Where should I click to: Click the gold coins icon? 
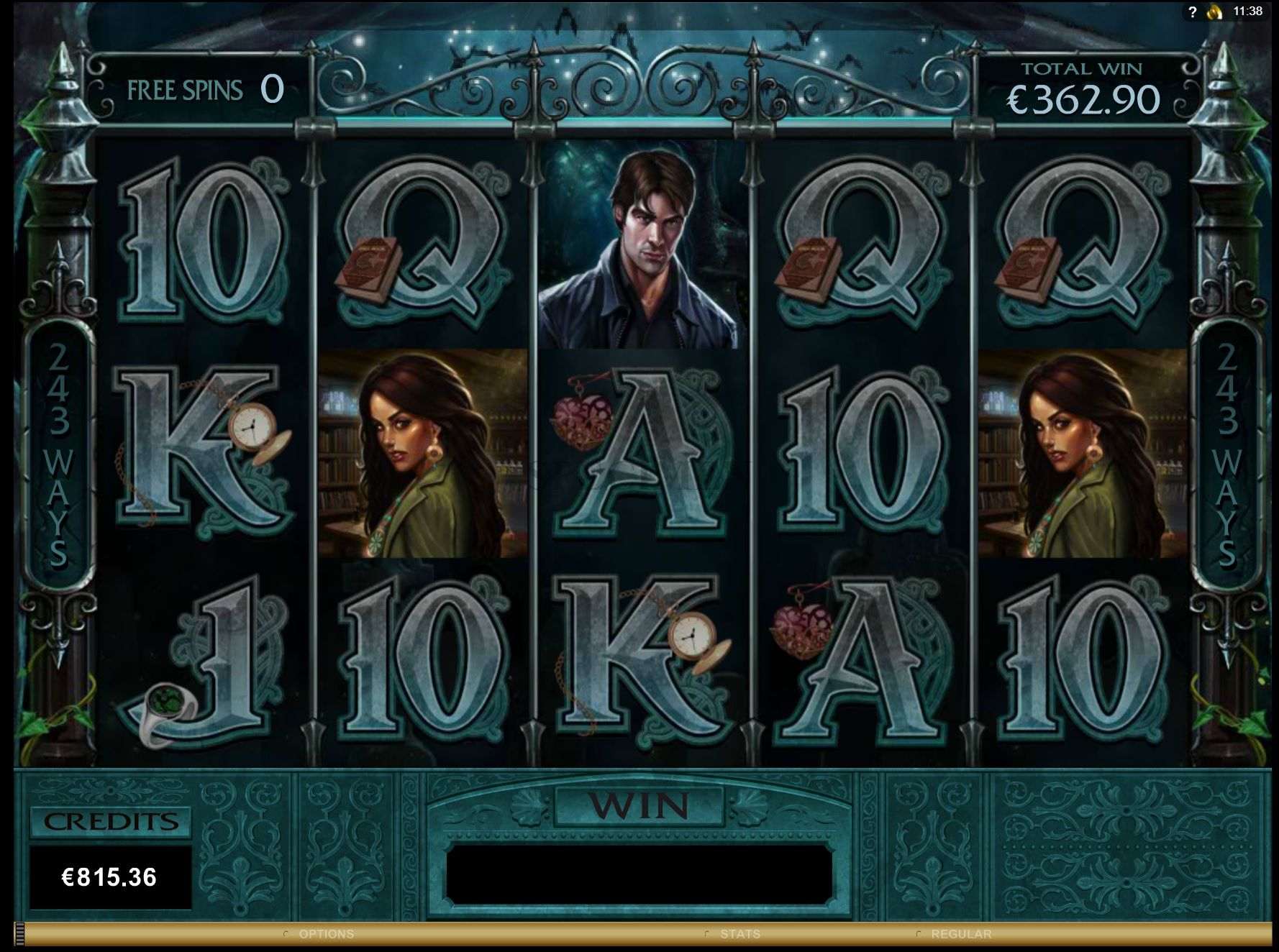[x=1214, y=12]
